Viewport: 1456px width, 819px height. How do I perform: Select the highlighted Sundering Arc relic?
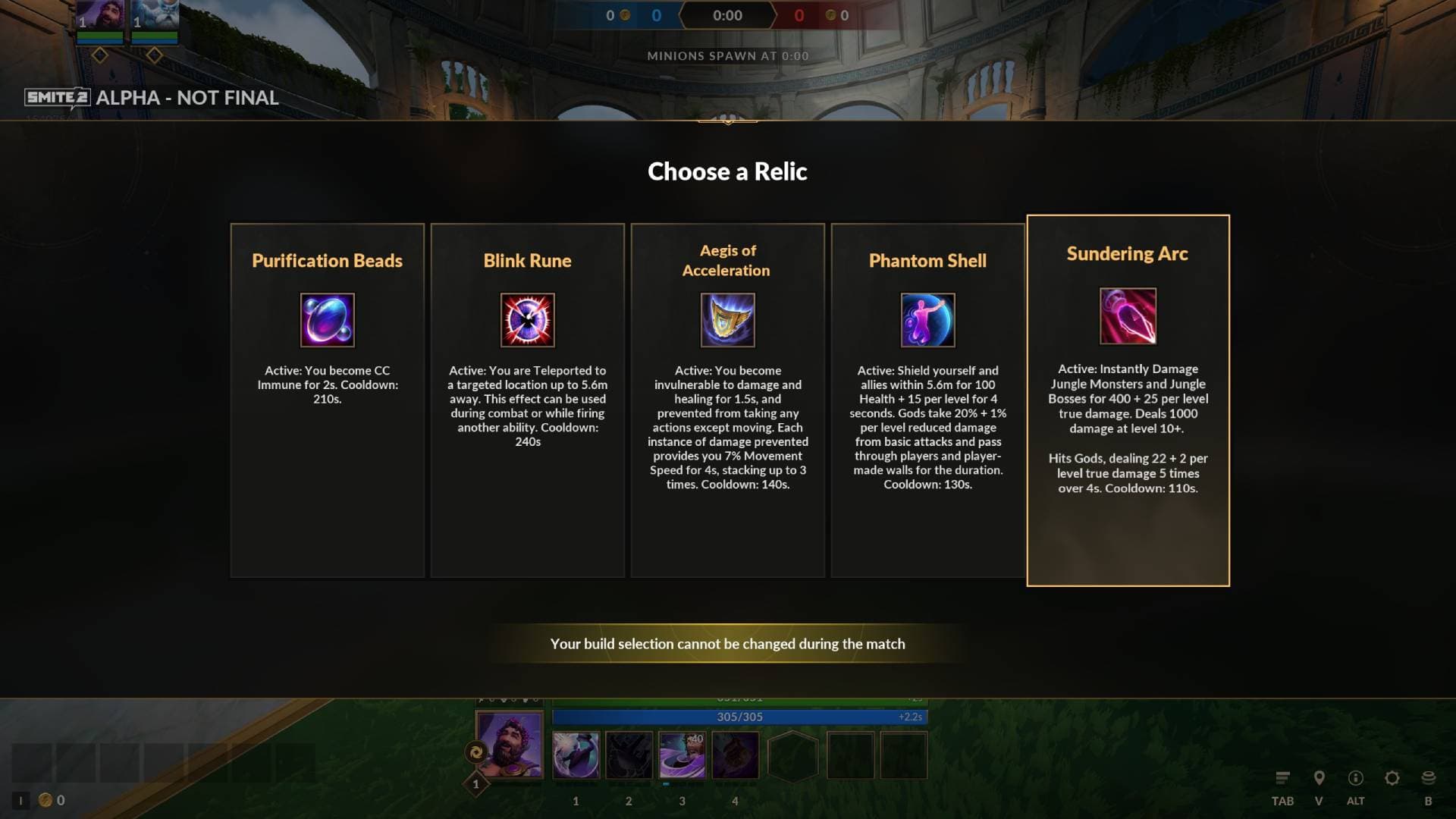point(1128,400)
